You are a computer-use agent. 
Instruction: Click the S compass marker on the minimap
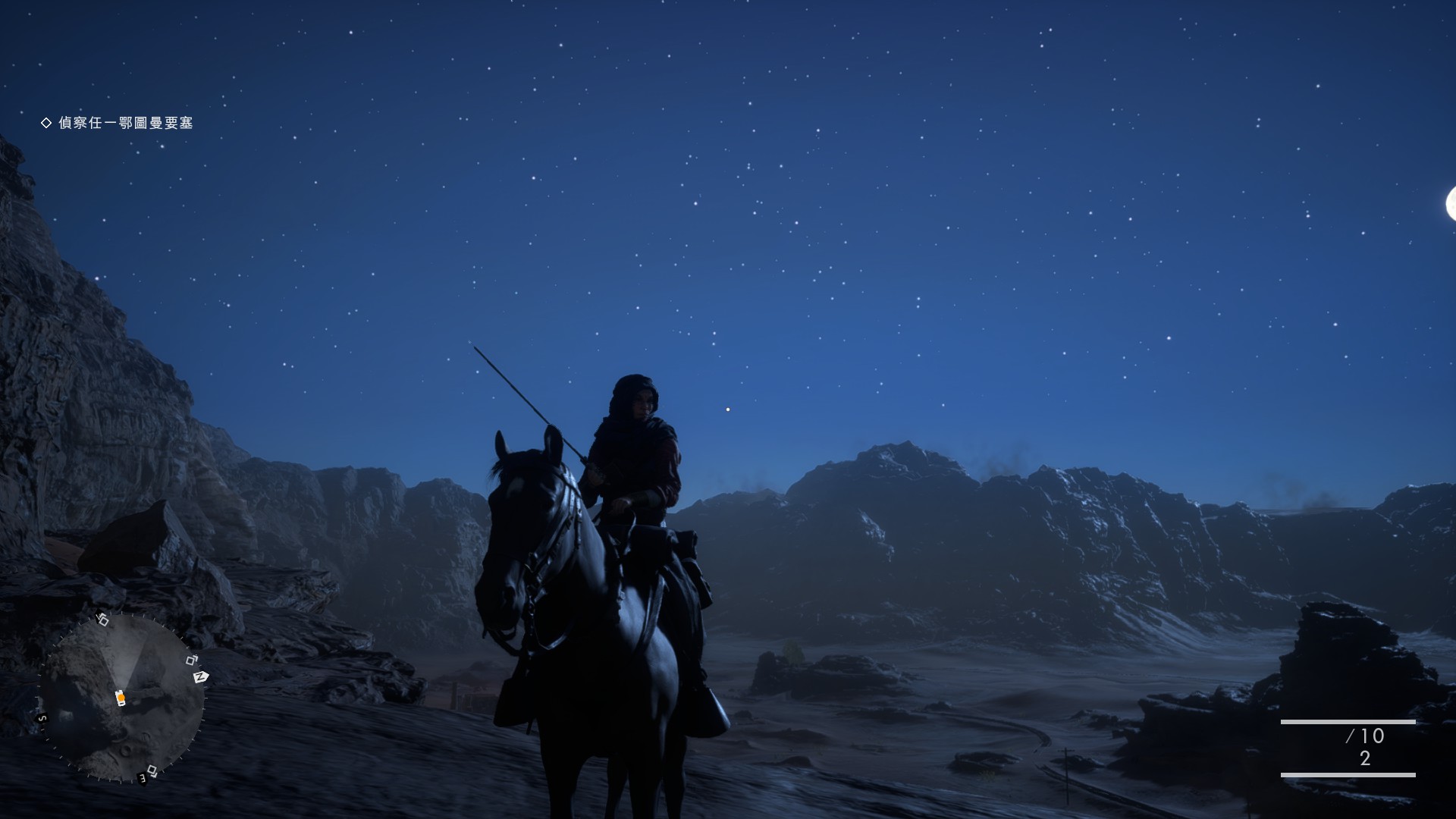[x=42, y=718]
